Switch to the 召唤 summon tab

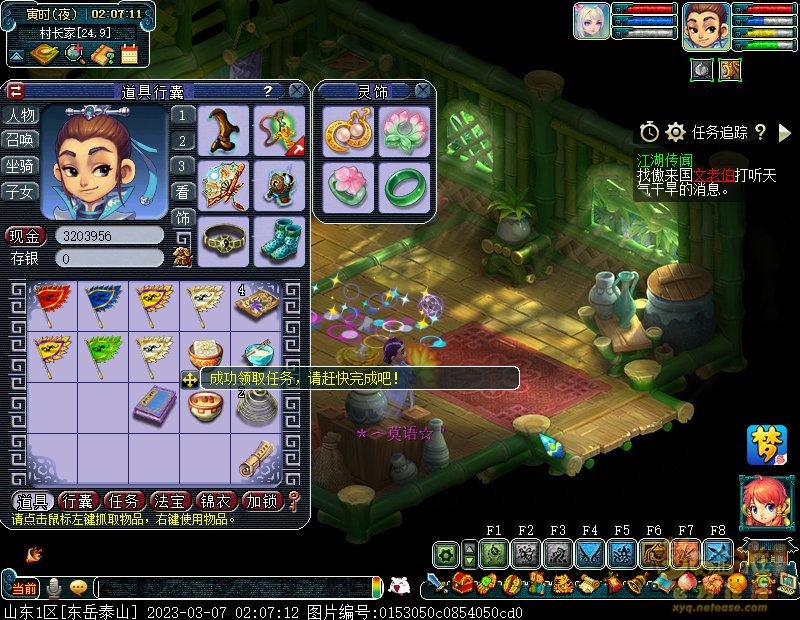point(19,140)
